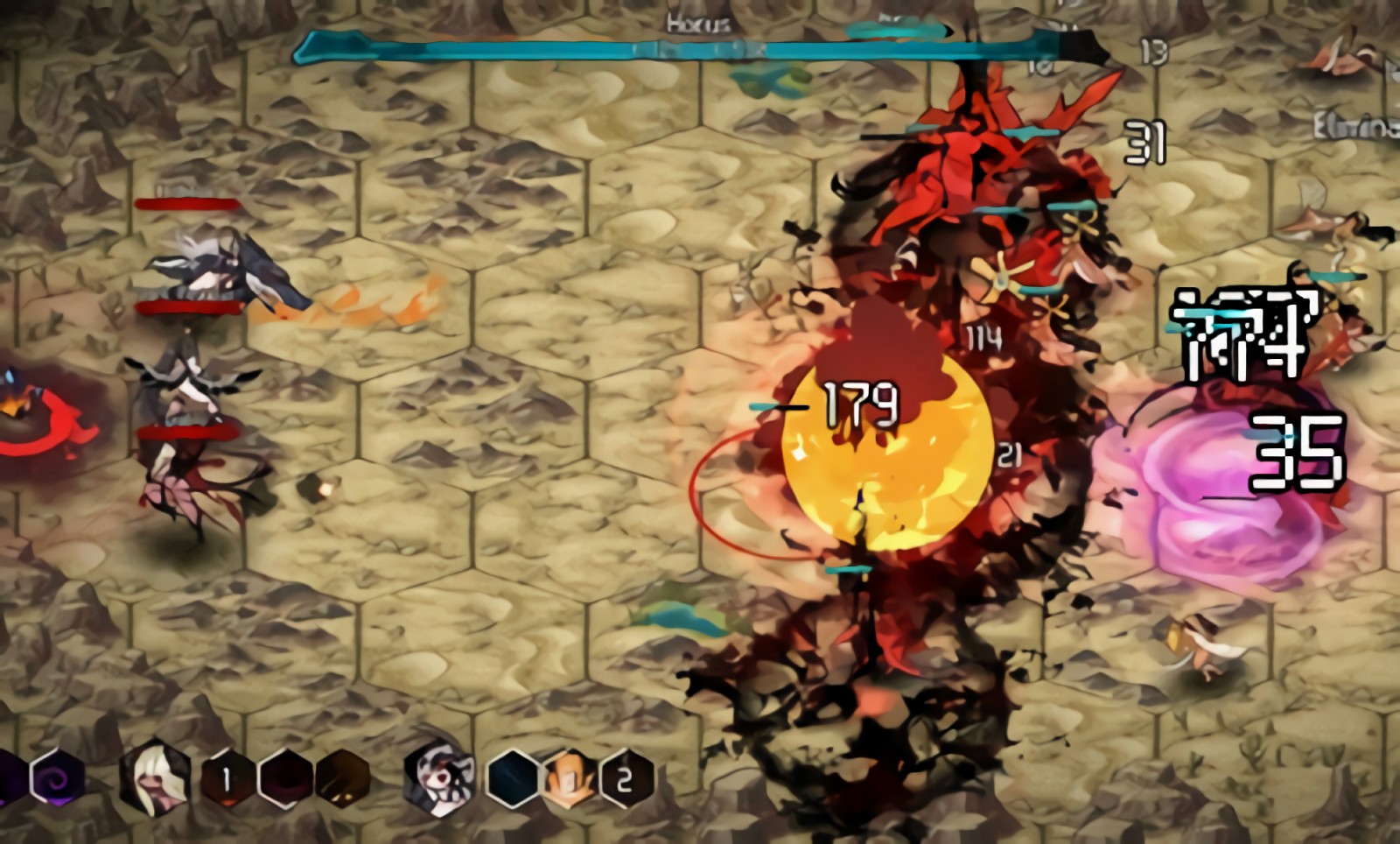This screenshot has height=844, width=1400.
Task: Choose the skull-masked character portrait
Action: click(x=440, y=778)
